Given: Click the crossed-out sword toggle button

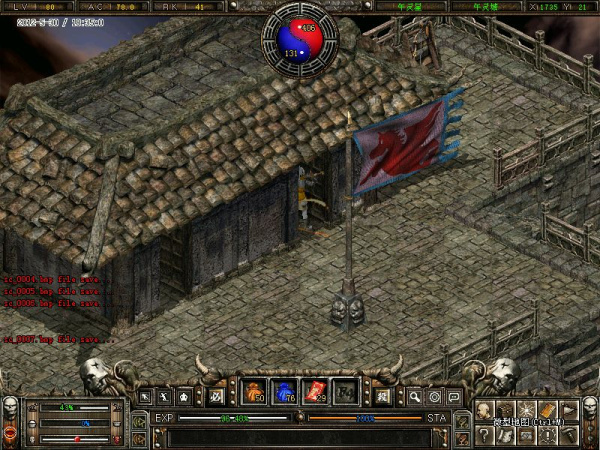Looking at the screenshot, I should point(214,397).
